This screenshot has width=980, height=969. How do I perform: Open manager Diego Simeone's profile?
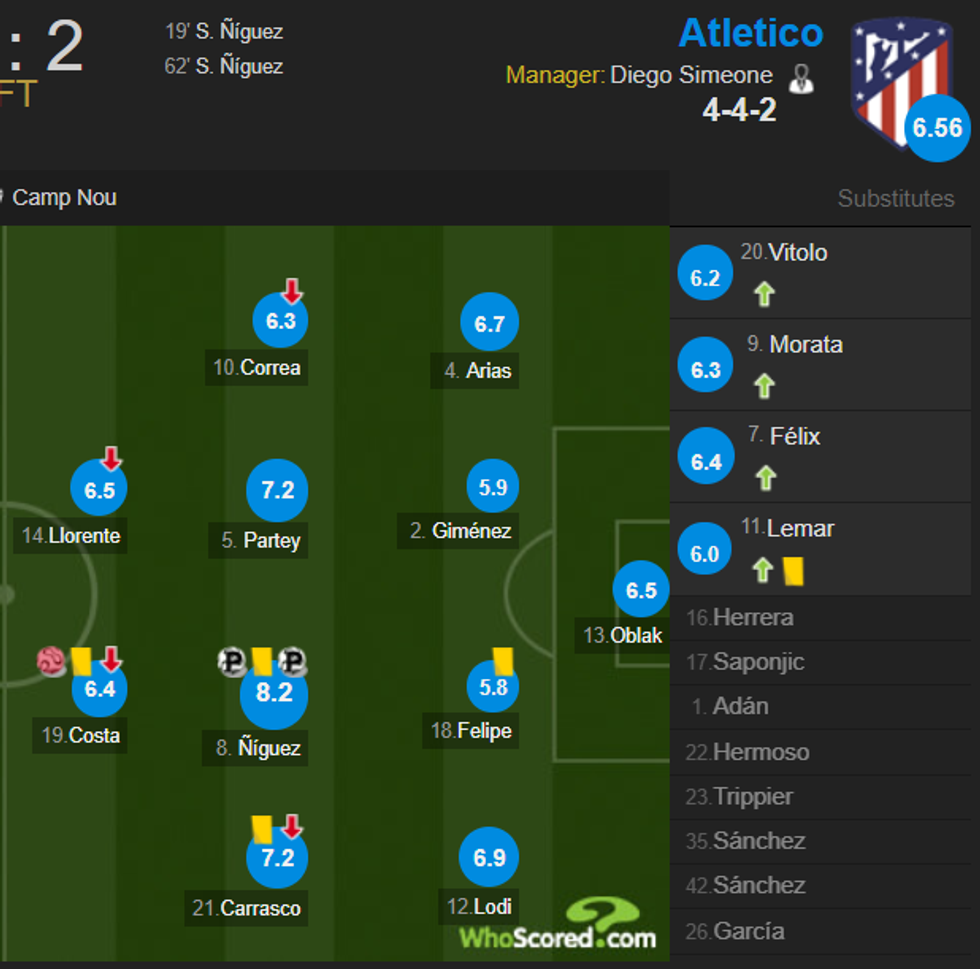[691, 75]
